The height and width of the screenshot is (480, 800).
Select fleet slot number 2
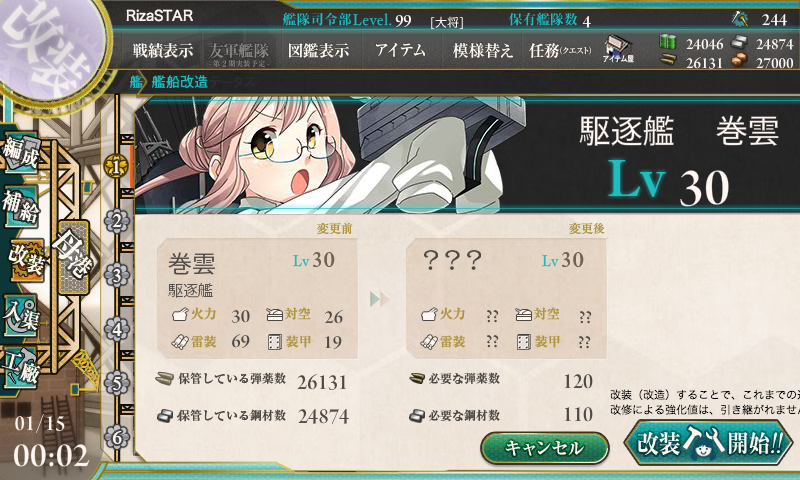[x=118, y=220]
